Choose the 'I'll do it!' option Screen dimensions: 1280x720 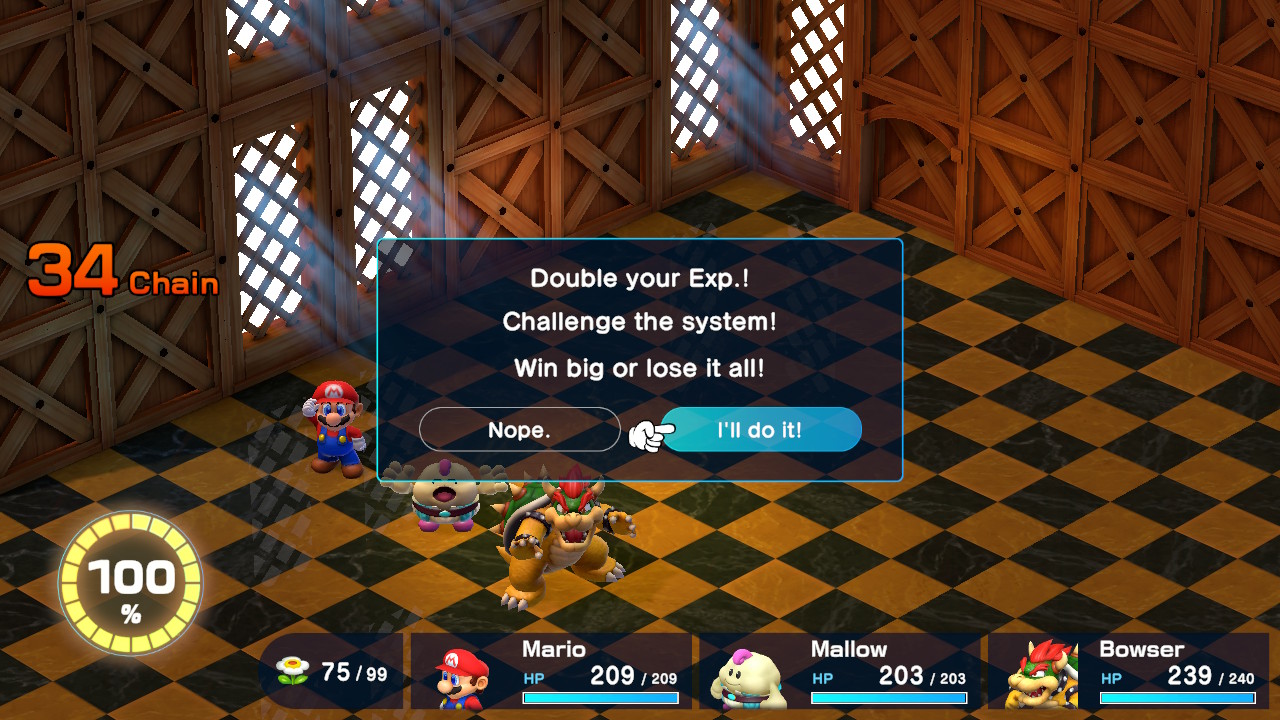[x=763, y=429]
